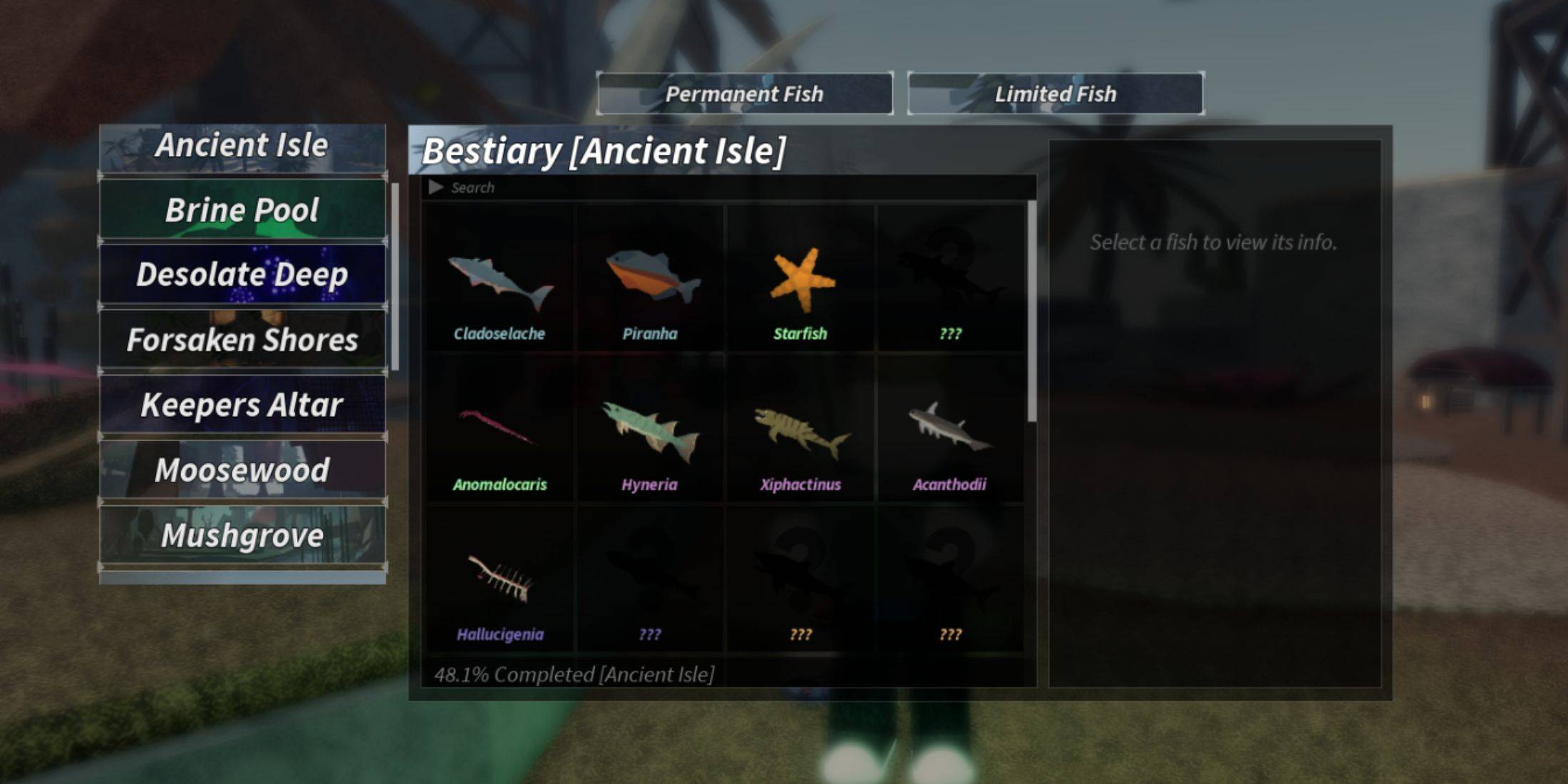Viewport: 1568px width, 784px height.
Task: Open the Hyneria fish details
Action: pos(650,431)
